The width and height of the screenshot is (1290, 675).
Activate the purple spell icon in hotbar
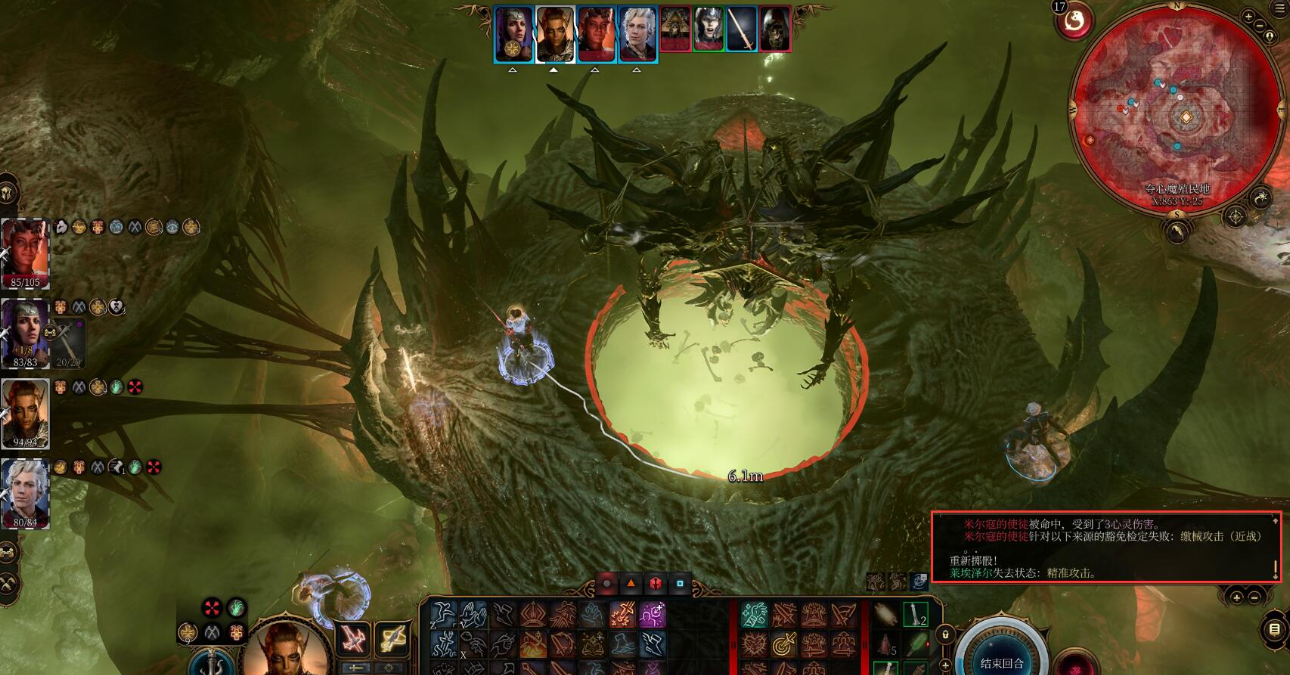pyautogui.click(x=653, y=614)
